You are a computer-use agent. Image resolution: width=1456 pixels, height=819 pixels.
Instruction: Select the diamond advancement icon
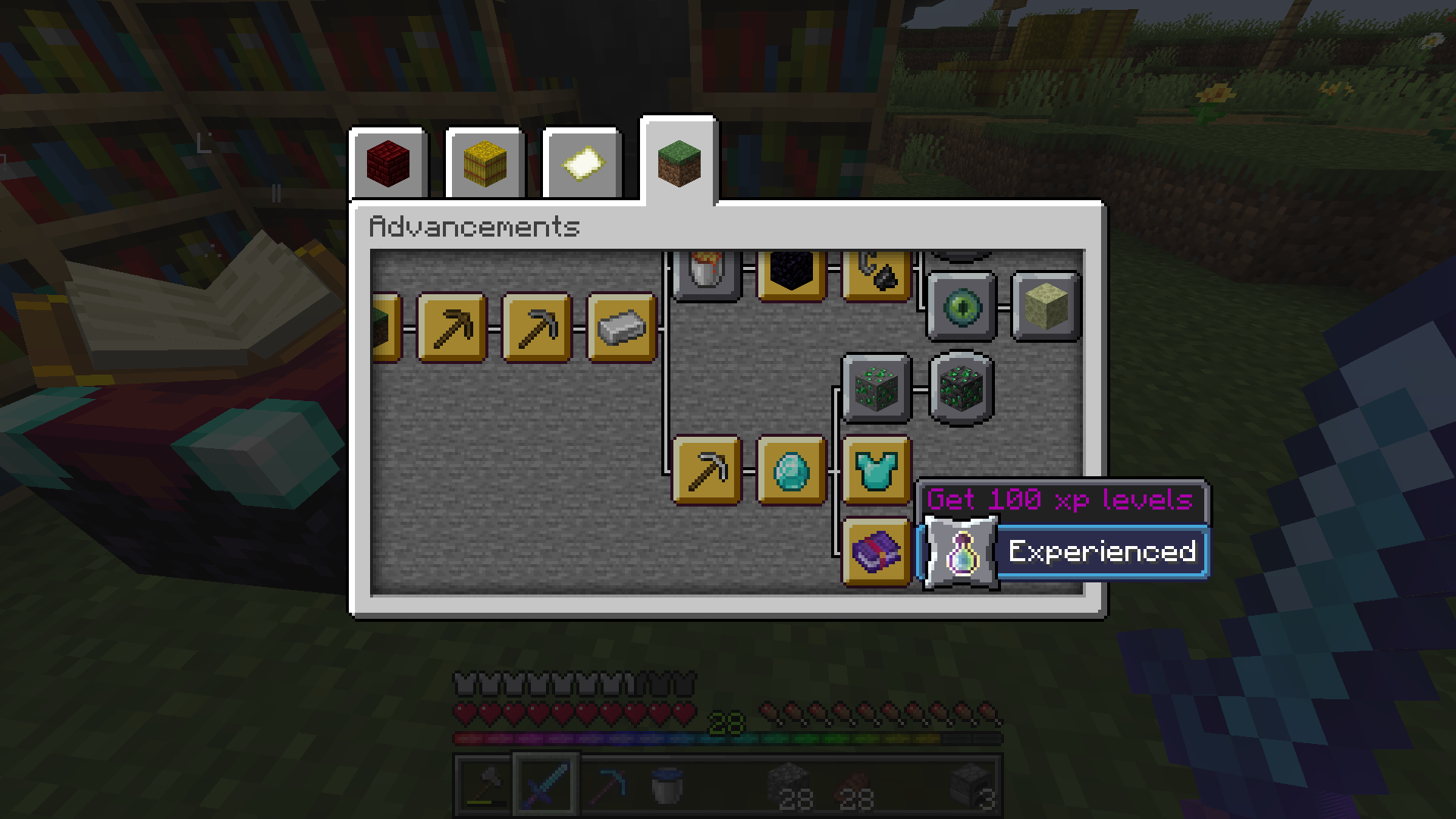(x=790, y=470)
